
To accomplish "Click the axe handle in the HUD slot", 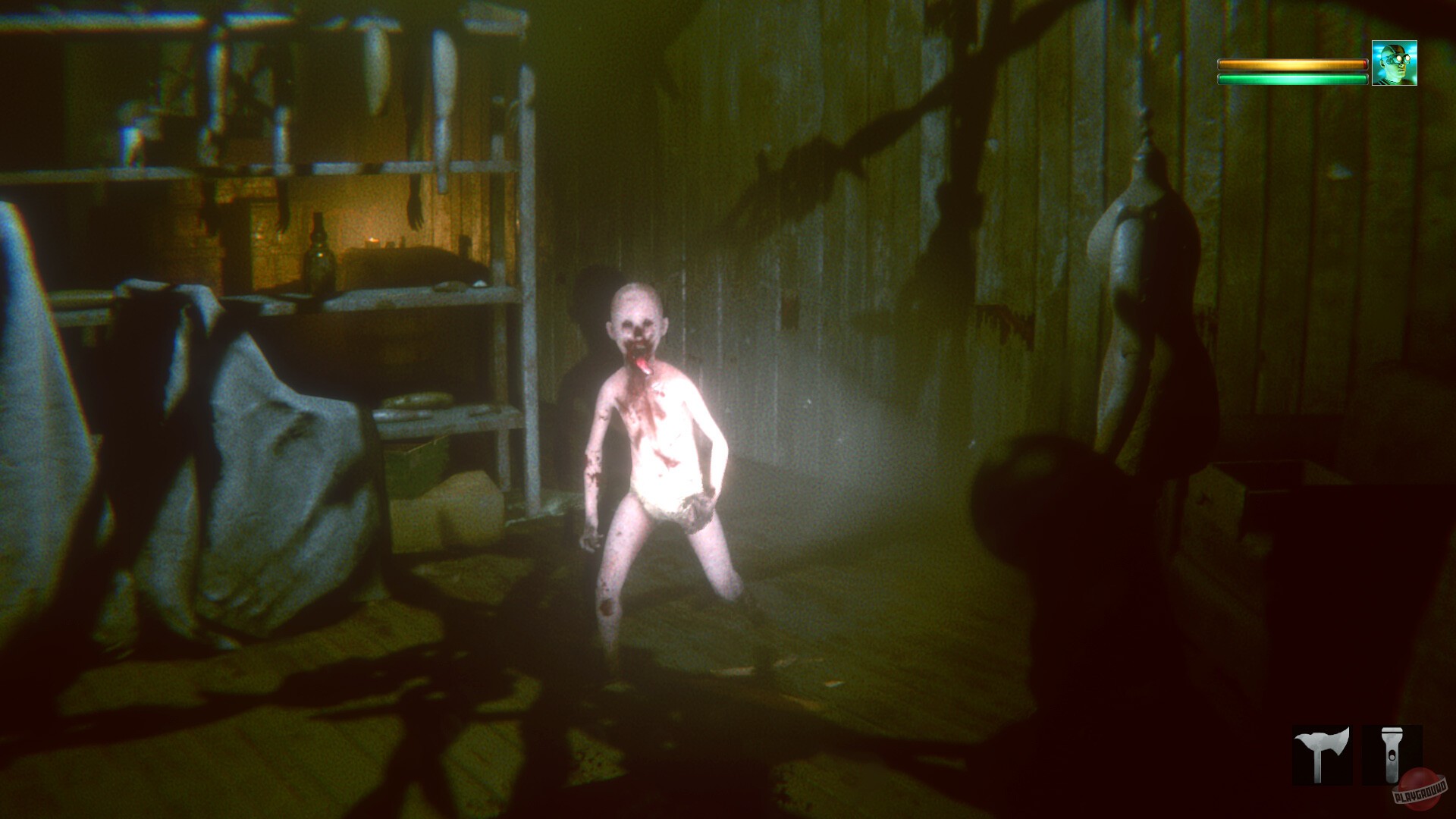I will [x=1318, y=768].
